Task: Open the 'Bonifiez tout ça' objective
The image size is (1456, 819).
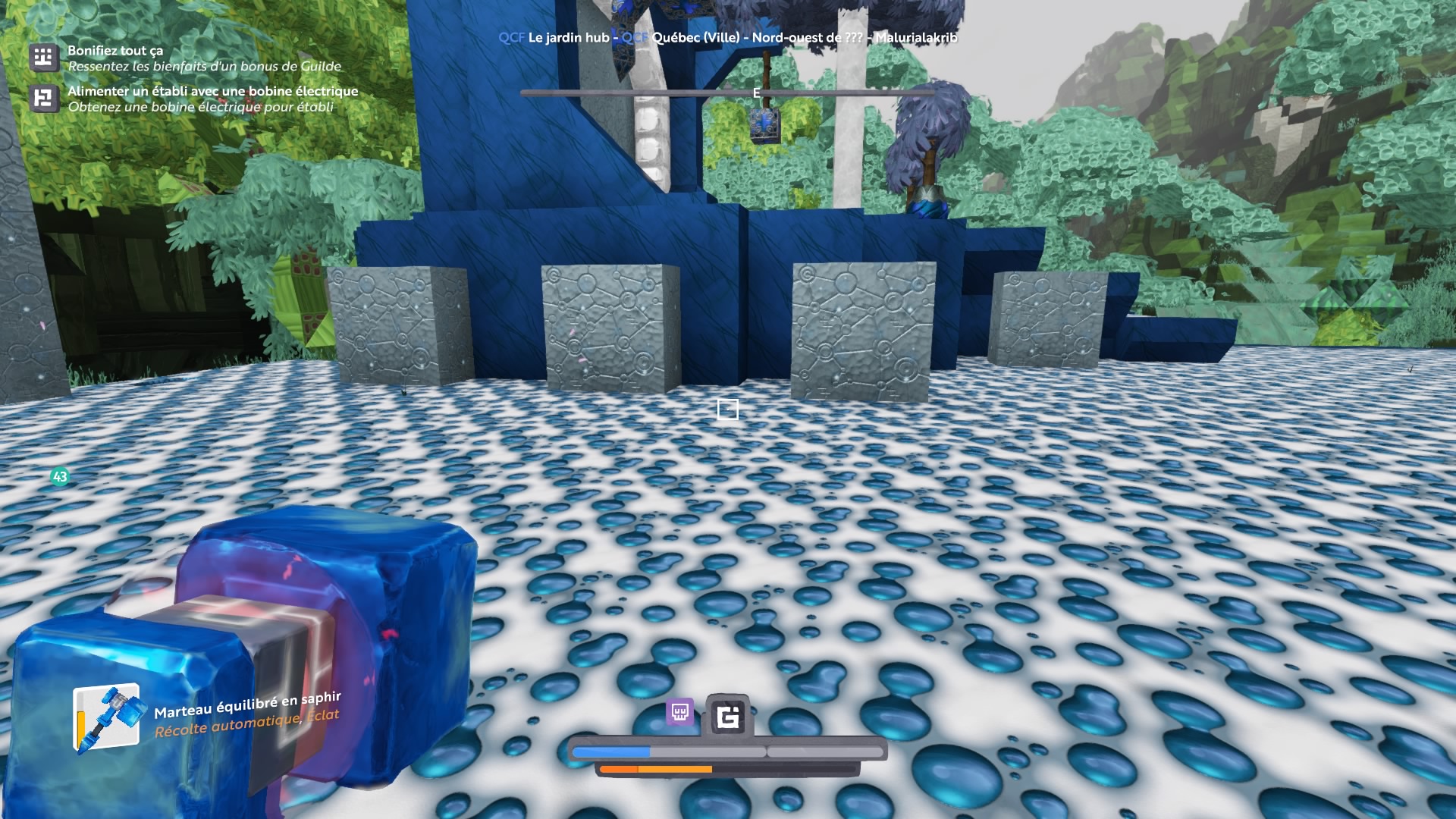Action: tap(115, 51)
